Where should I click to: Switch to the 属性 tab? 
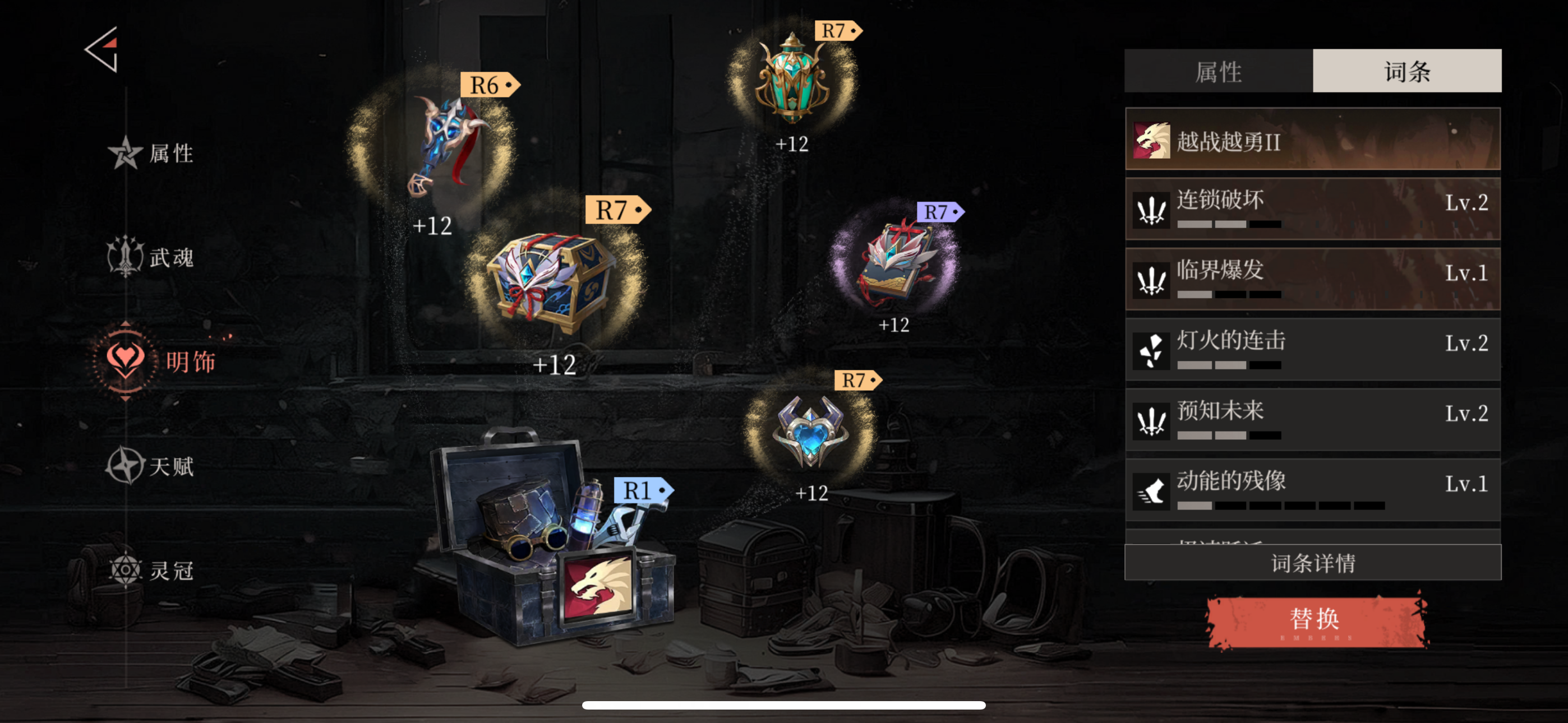[x=1219, y=71]
